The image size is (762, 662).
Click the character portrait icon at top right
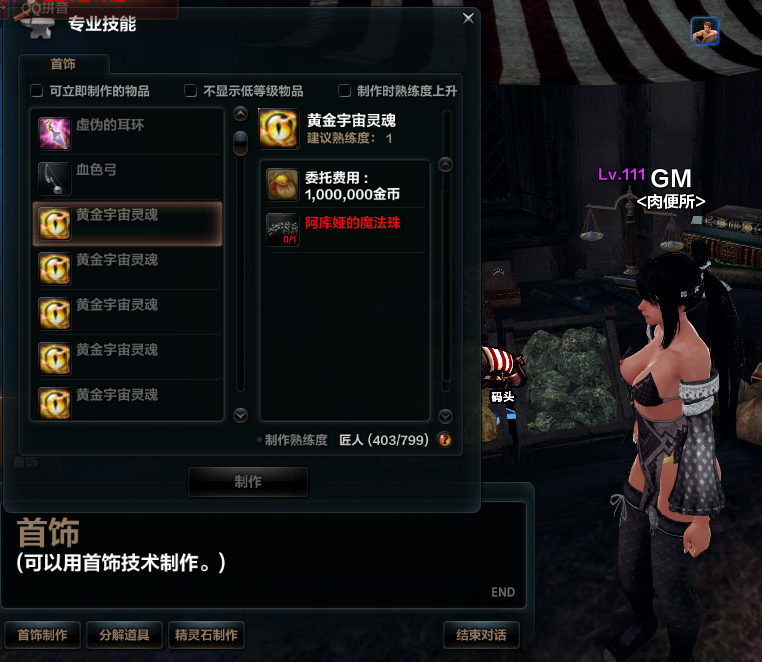705,32
